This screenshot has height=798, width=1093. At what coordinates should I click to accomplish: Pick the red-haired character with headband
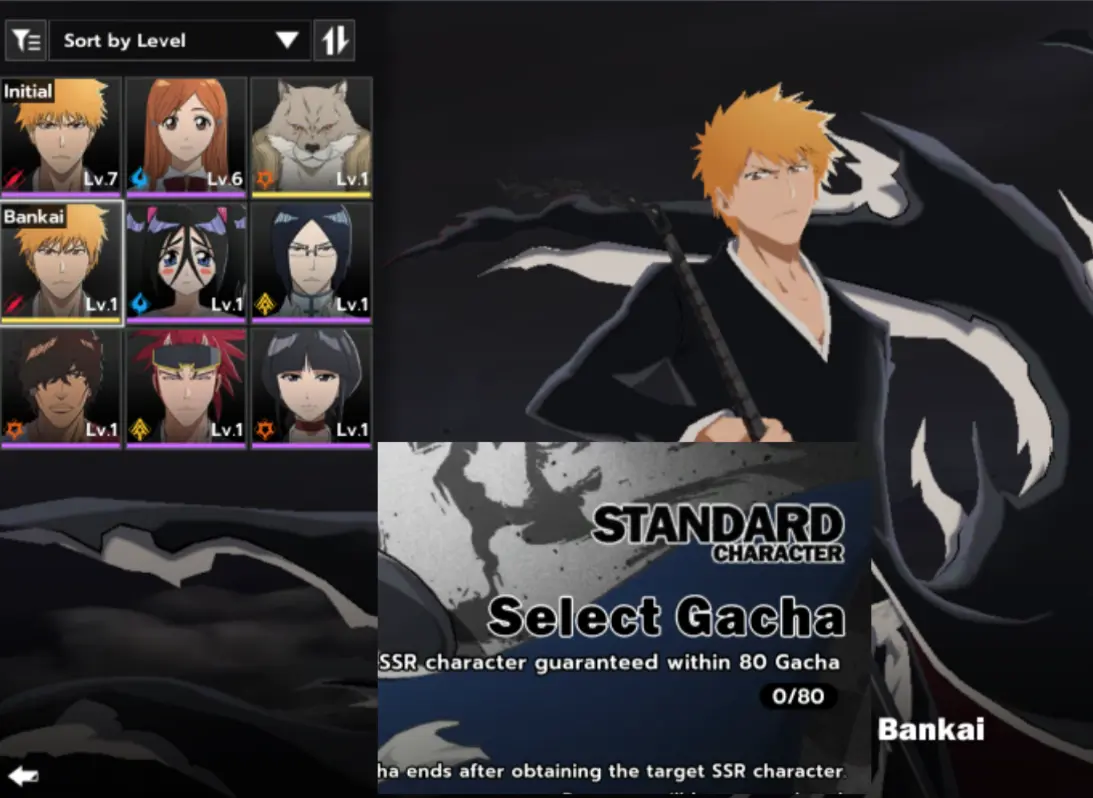[x=186, y=387]
